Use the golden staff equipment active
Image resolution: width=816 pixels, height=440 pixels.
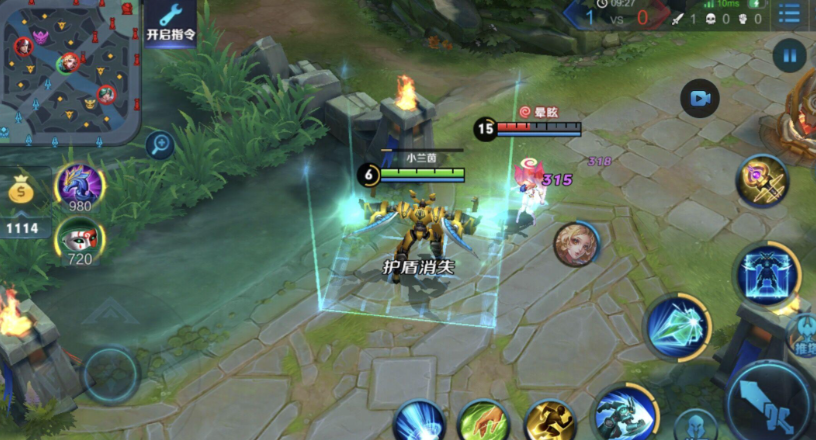coord(762,182)
